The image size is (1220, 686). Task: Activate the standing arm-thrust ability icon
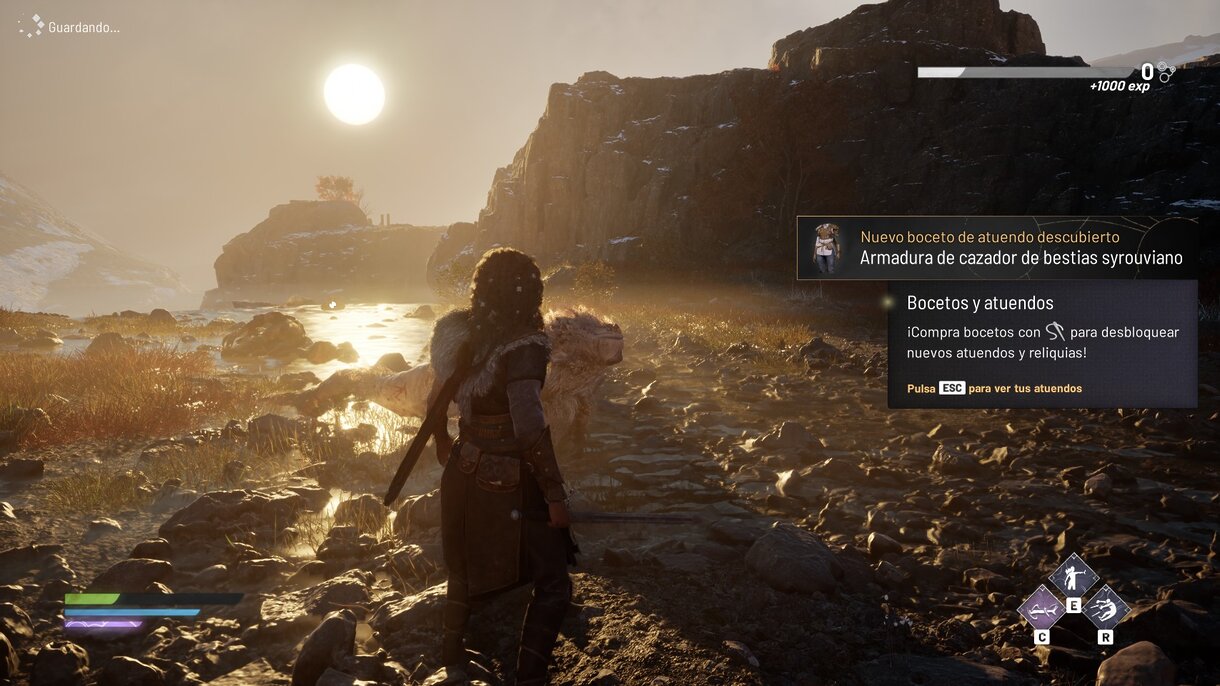coord(1073,577)
